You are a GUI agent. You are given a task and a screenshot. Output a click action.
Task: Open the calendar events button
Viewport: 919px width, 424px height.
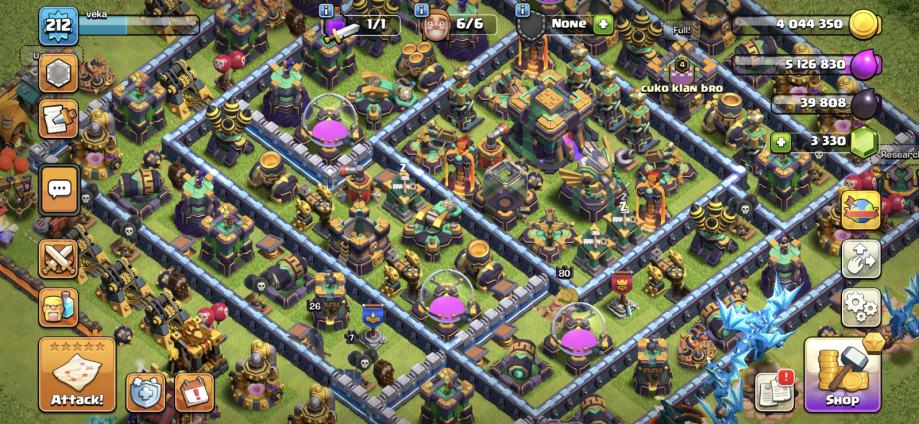[x=194, y=391]
